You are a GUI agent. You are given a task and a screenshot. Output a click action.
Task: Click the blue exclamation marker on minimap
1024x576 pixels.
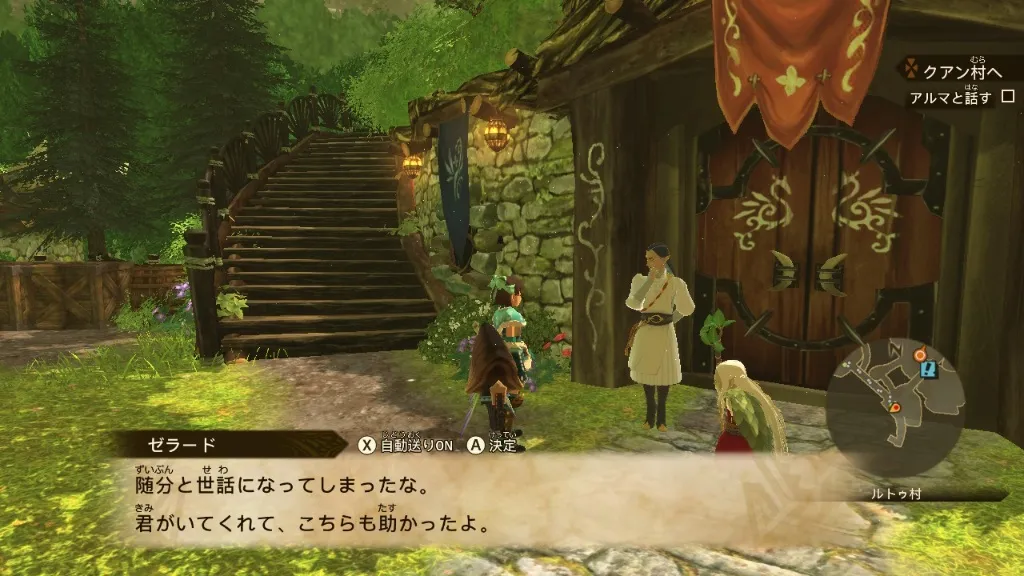coord(931,369)
